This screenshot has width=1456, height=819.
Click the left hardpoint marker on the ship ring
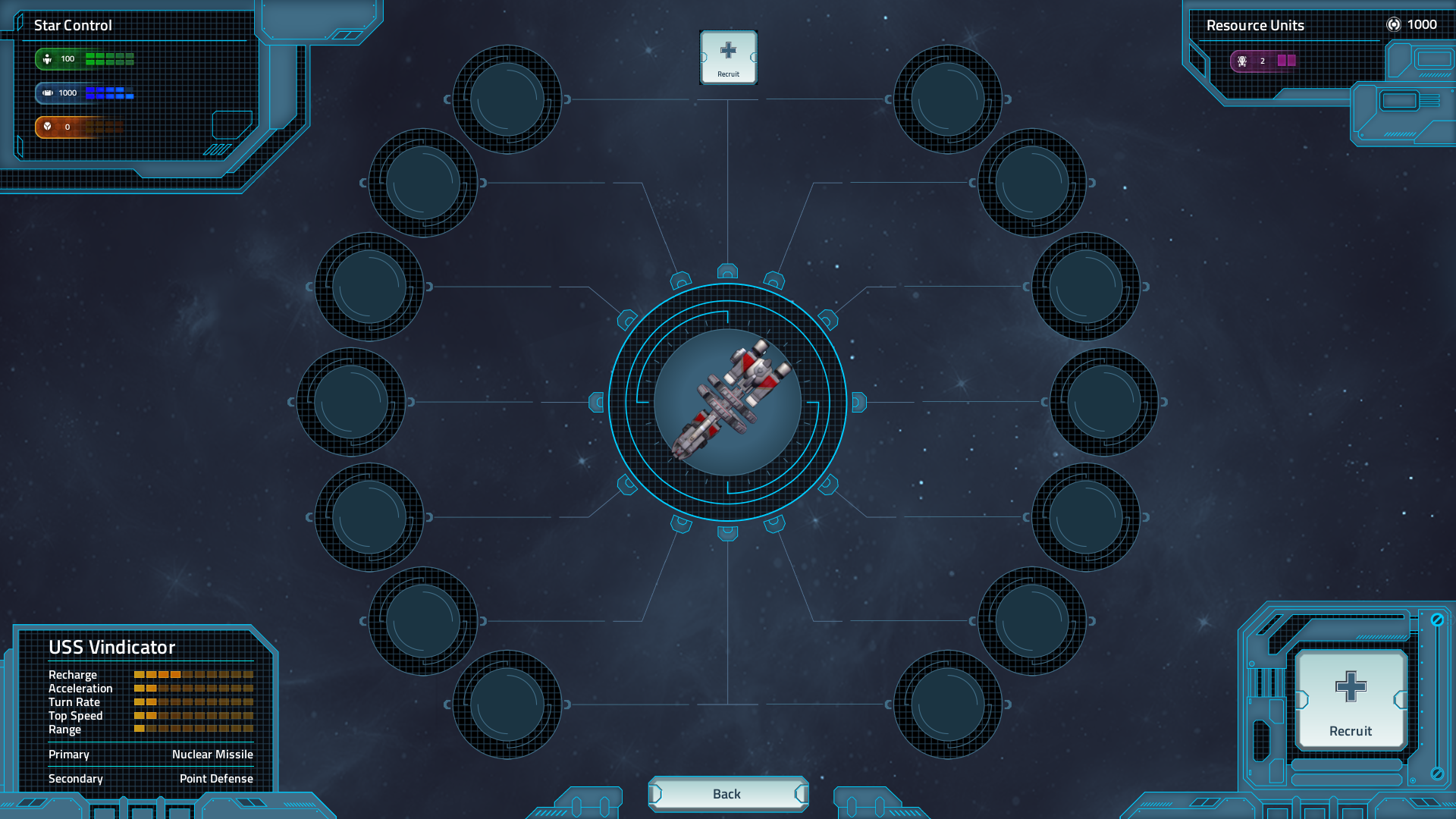[596, 403]
